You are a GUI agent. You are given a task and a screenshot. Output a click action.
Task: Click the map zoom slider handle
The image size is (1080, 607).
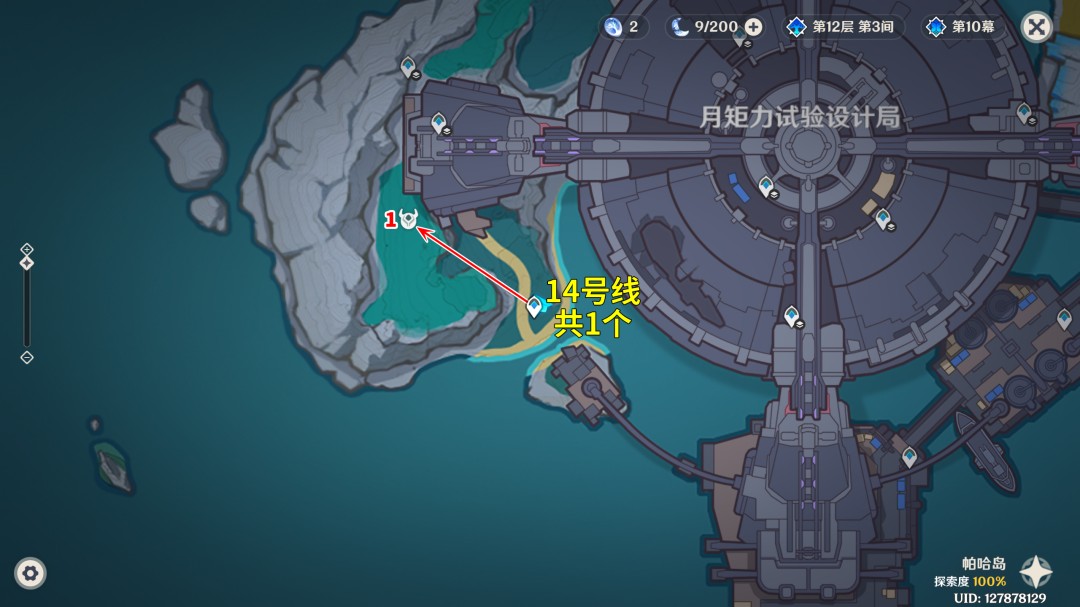(x=27, y=263)
